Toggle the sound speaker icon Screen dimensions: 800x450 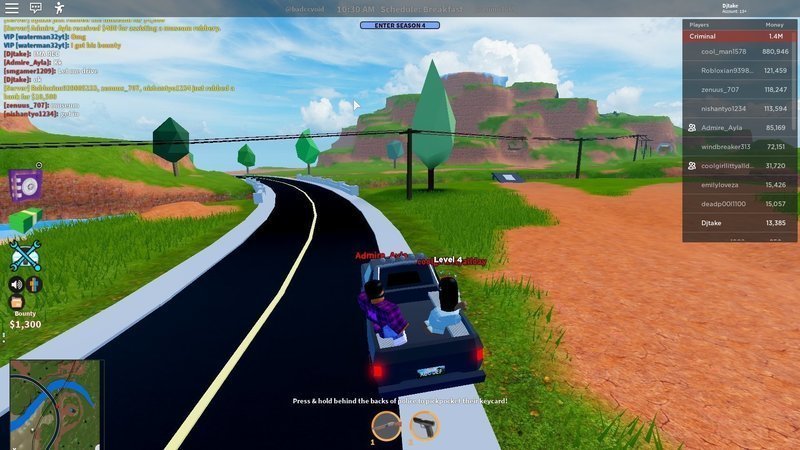tap(16, 284)
